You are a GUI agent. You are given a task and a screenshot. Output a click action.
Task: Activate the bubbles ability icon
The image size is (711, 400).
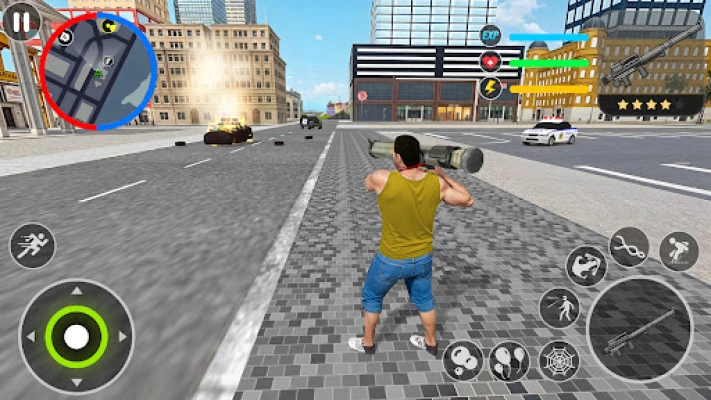(462, 360)
